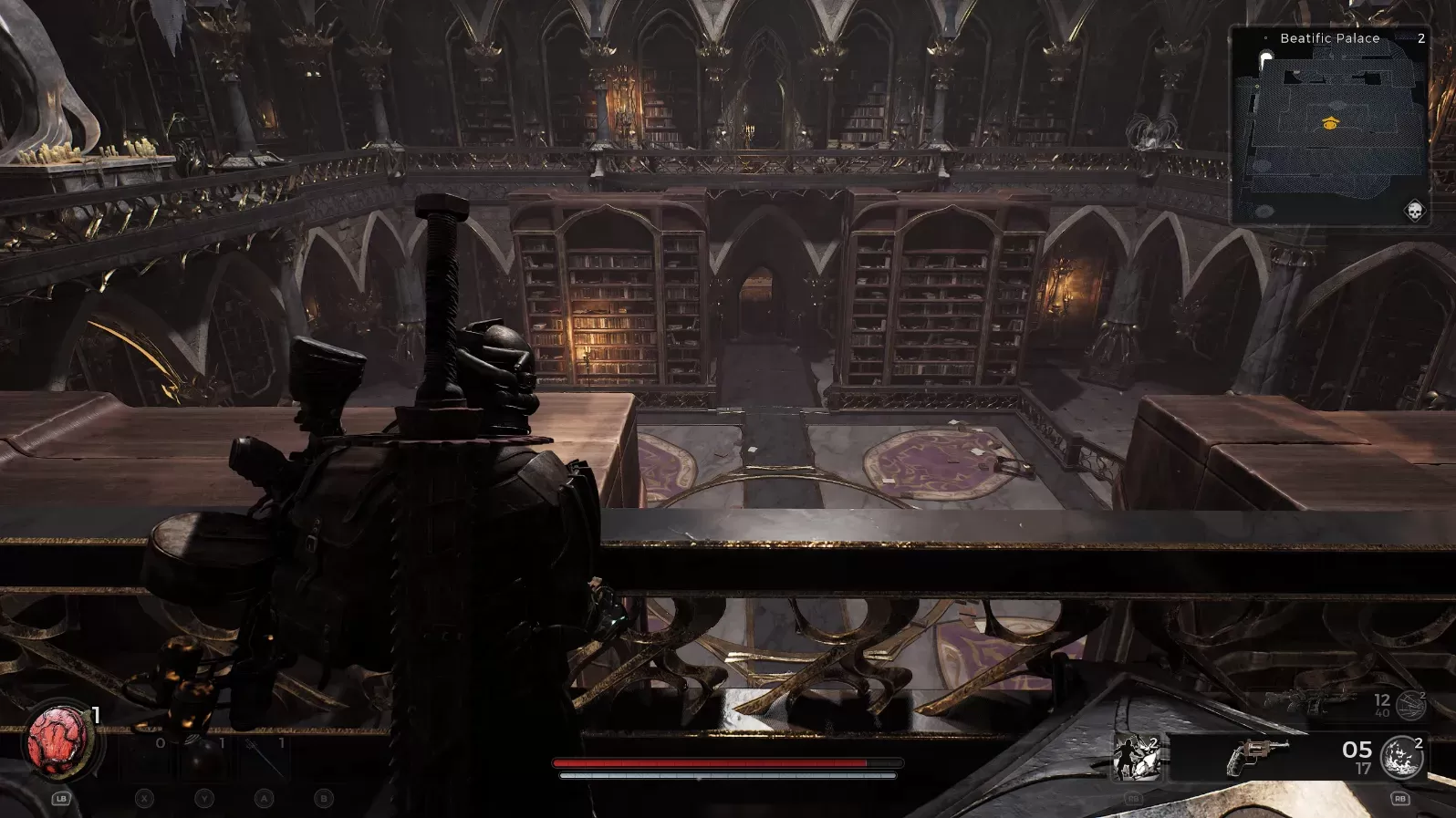Activate the archetype skill silhouette icon
Screen dimensions: 1456x818
coord(1135,758)
